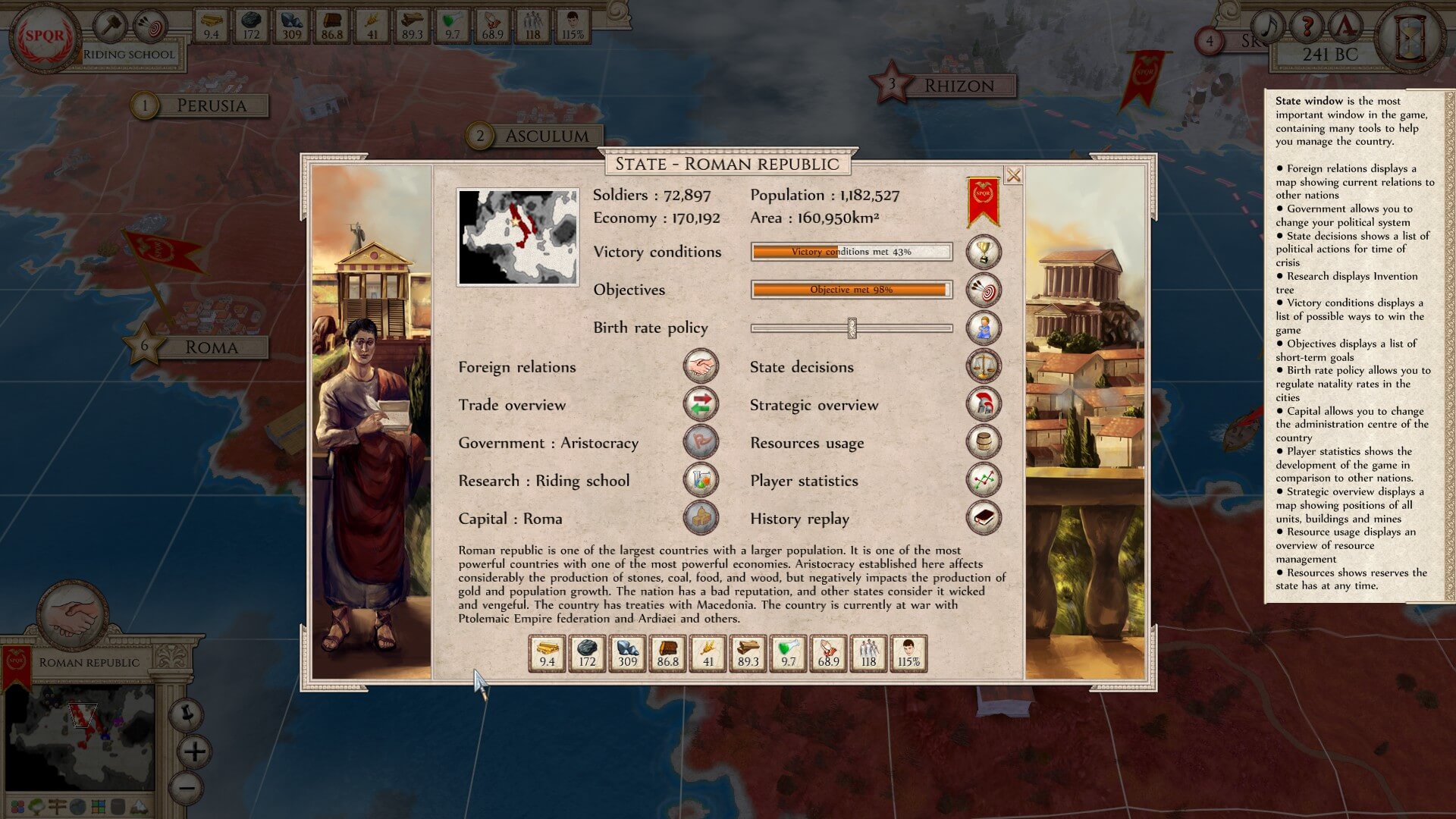Open Objectives dartboard target button
This screenshot has height=819, width=1456.
pyautogui.click(x=984, y=290)
